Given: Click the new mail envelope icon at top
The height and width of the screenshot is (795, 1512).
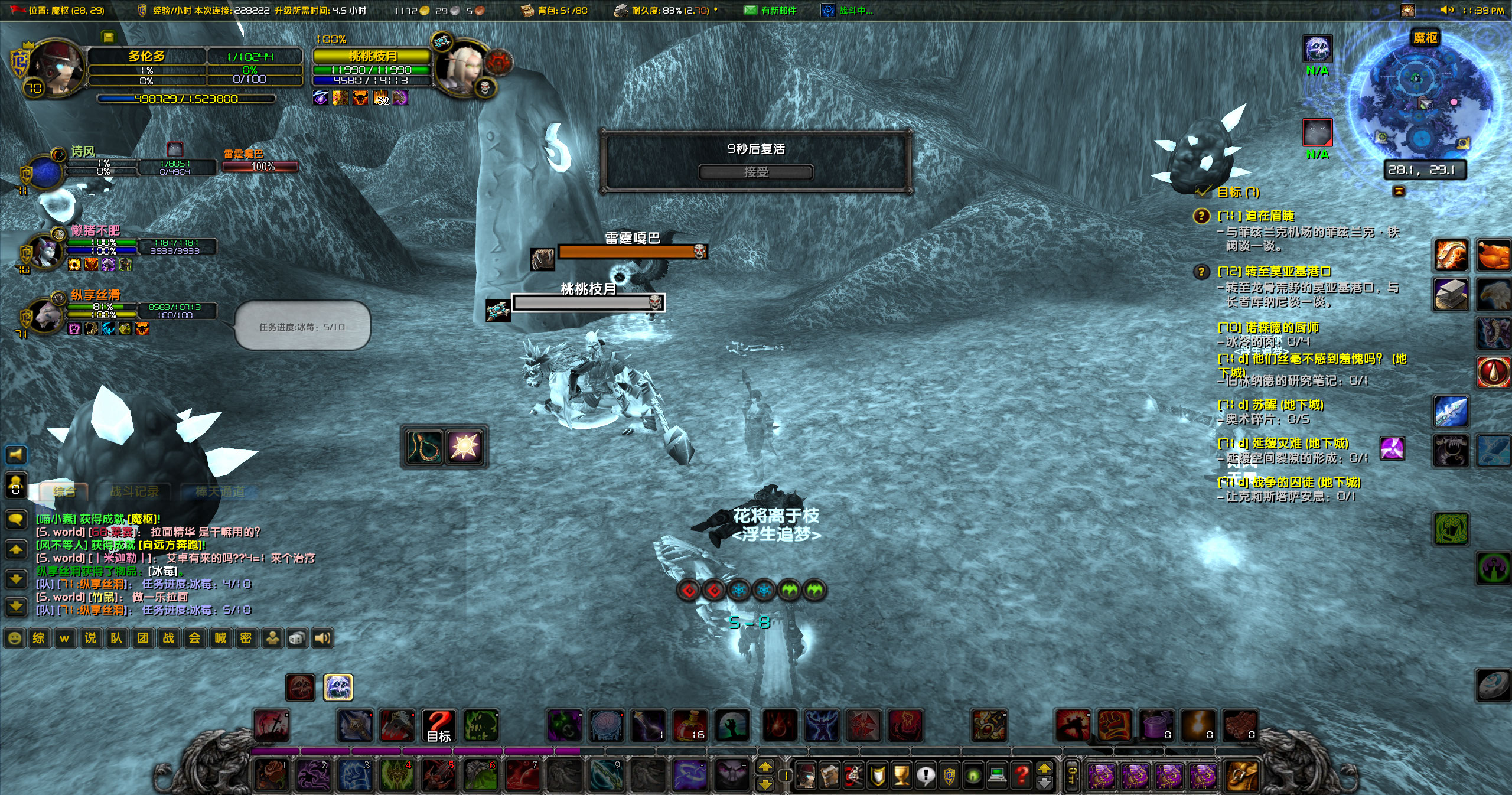Looking at the screenshot, I should (749, 10).
